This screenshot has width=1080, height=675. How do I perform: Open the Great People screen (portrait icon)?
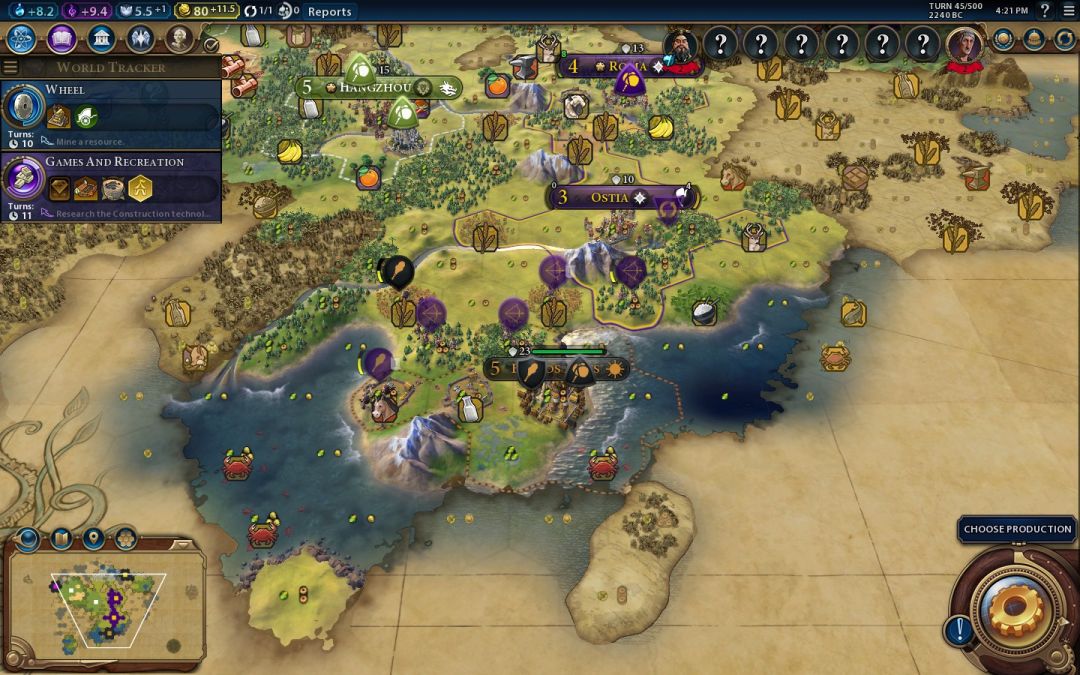click(178, 39)
